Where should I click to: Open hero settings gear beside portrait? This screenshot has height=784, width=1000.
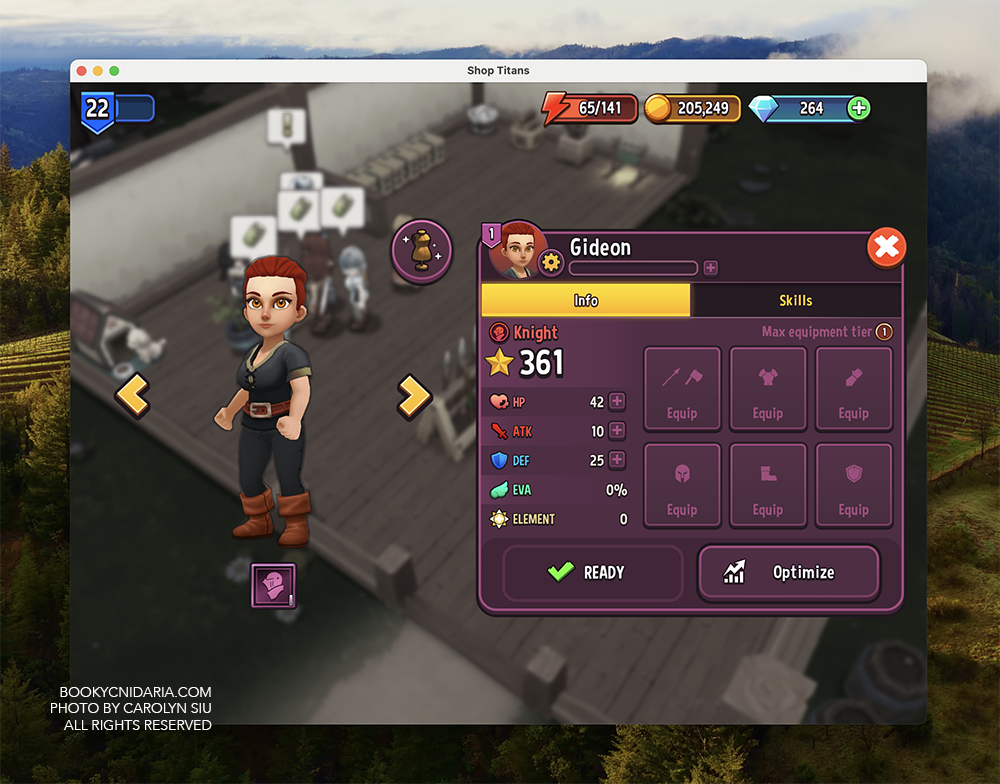coord(551,263)
